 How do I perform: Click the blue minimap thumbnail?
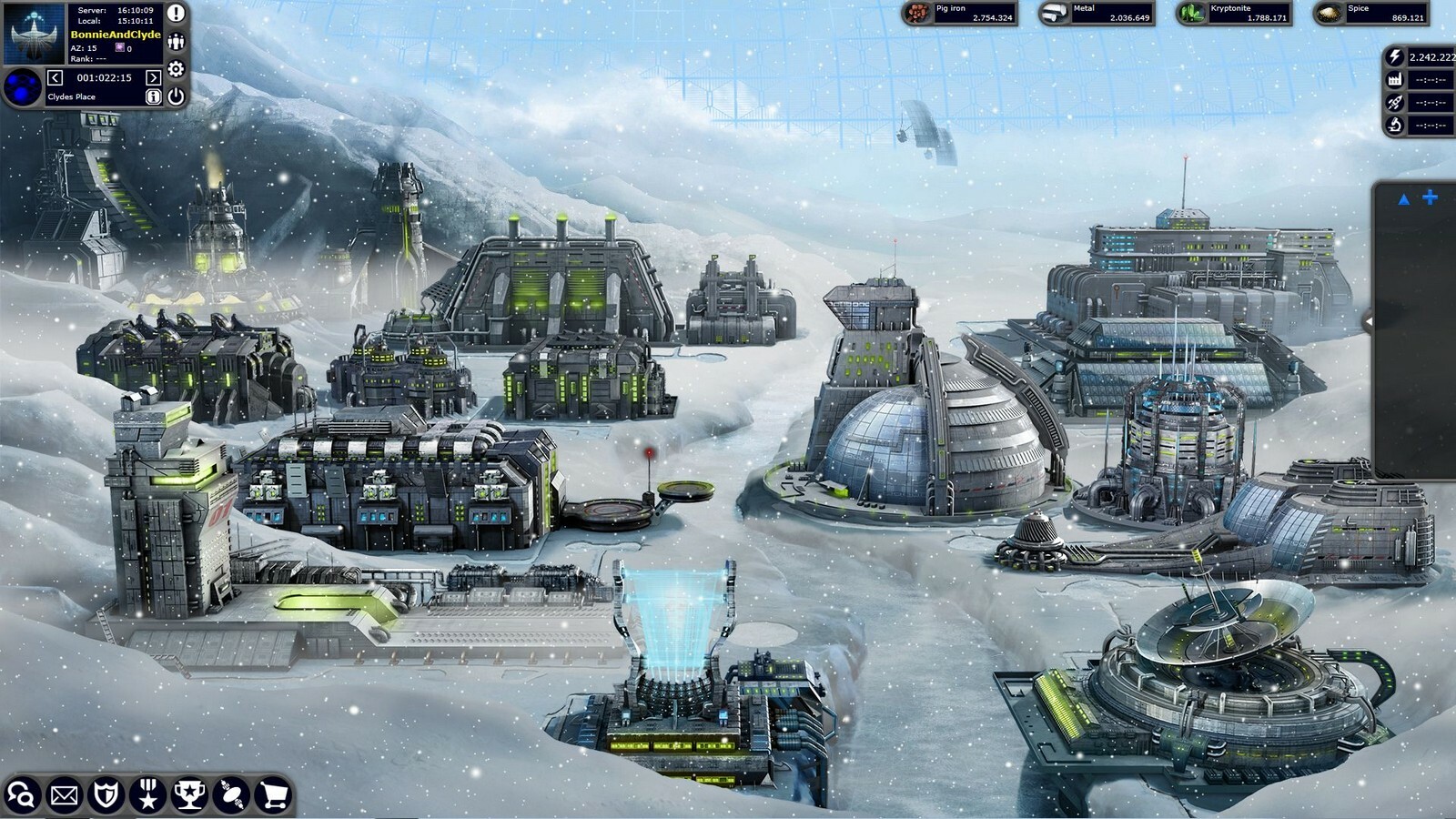point(23,87)
